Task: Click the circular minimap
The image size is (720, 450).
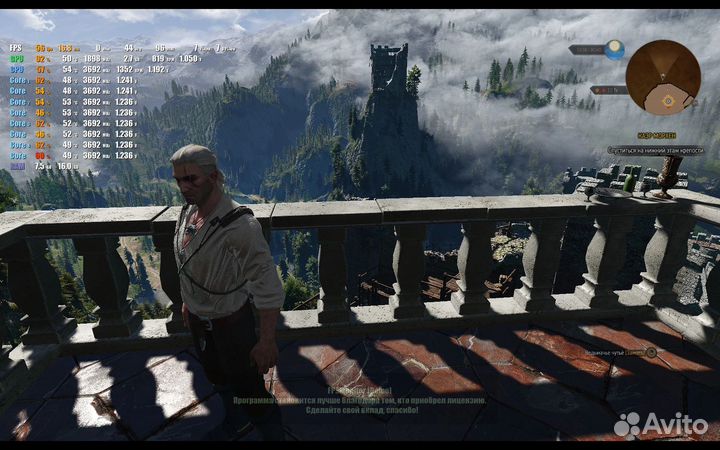Action: click(x=663, y=77)
